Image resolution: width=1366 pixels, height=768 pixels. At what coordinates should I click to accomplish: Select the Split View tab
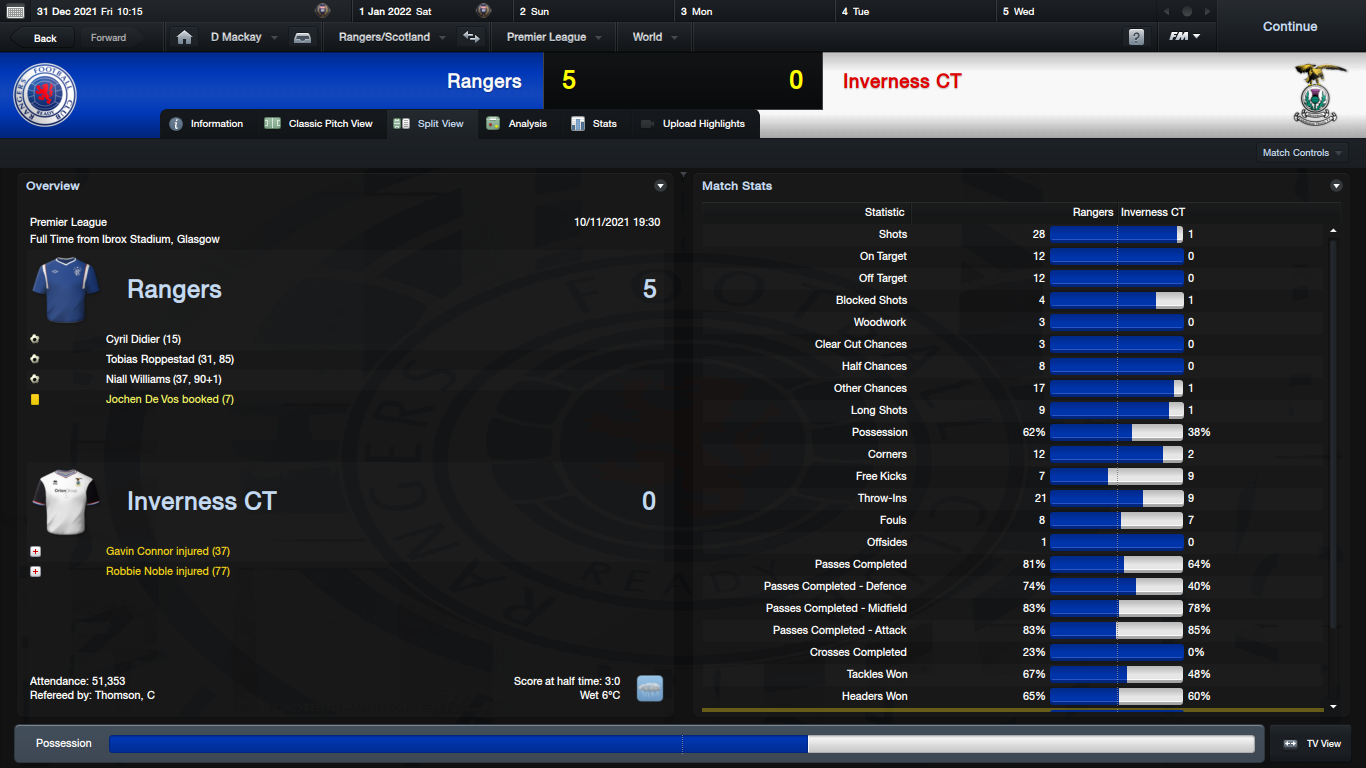[430, 124]
